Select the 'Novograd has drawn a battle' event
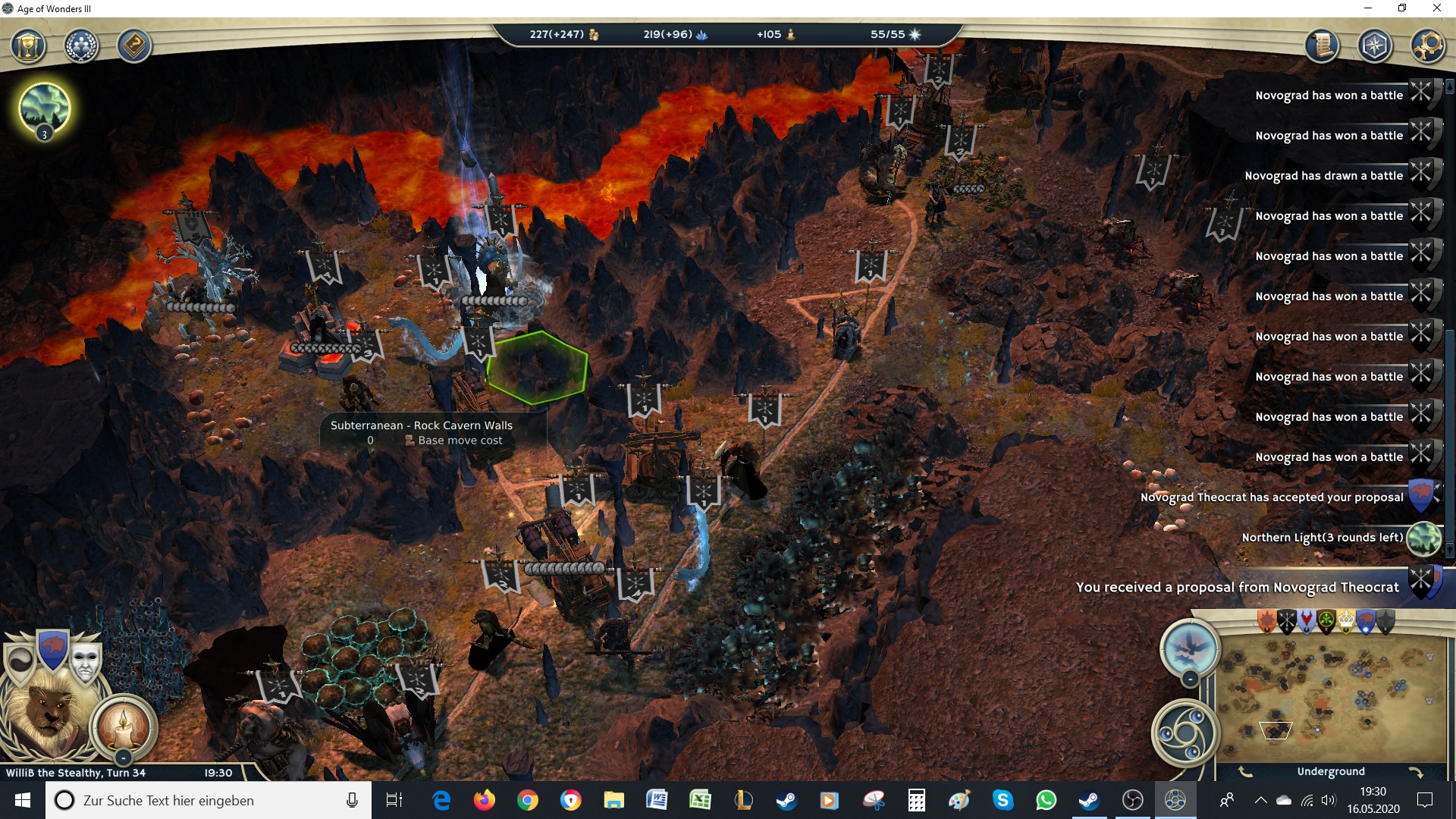 1323,176
